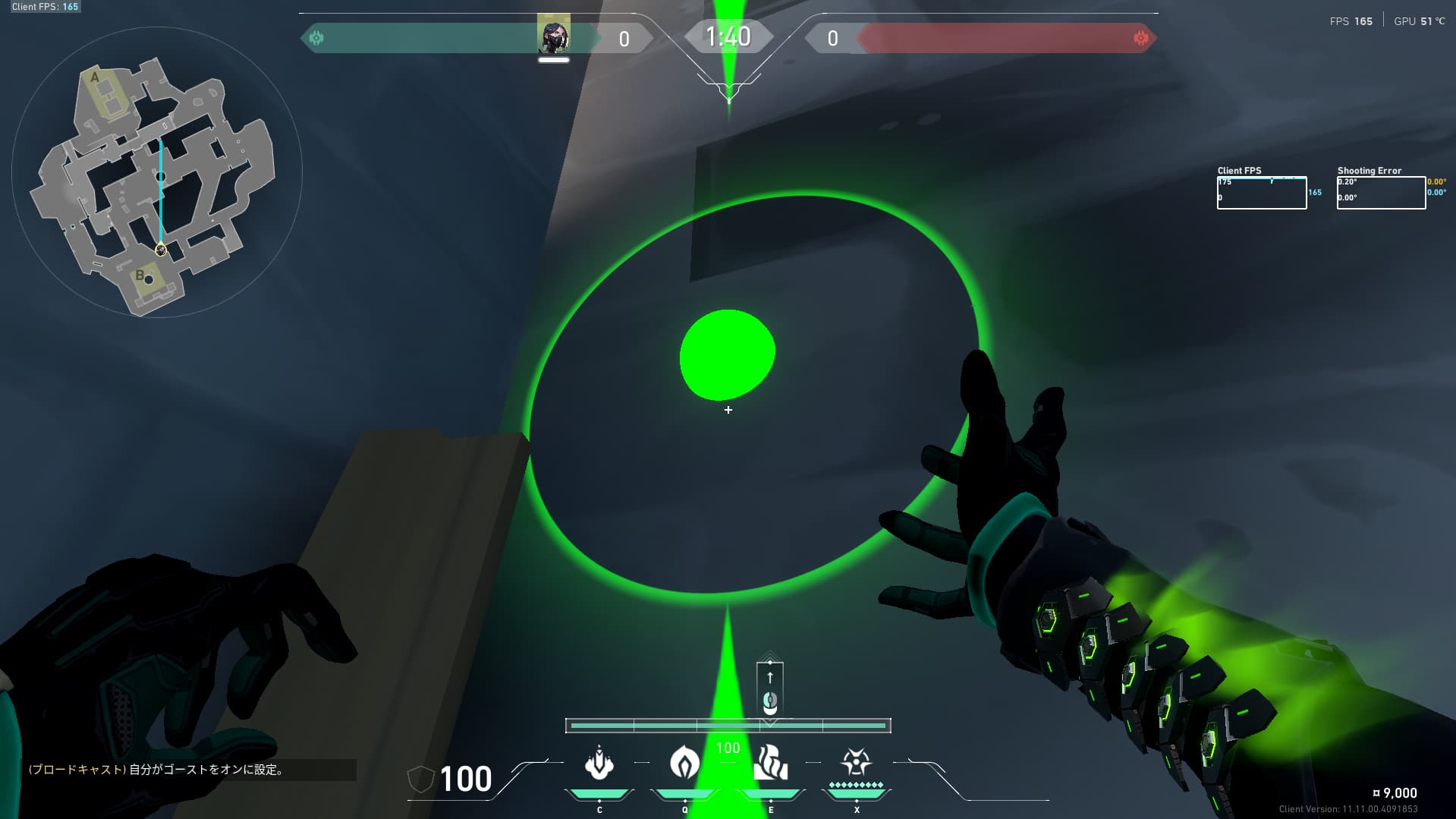1456x819 pixels.
Task: Click the B site marker on the minimap
Action: (140, 275)
